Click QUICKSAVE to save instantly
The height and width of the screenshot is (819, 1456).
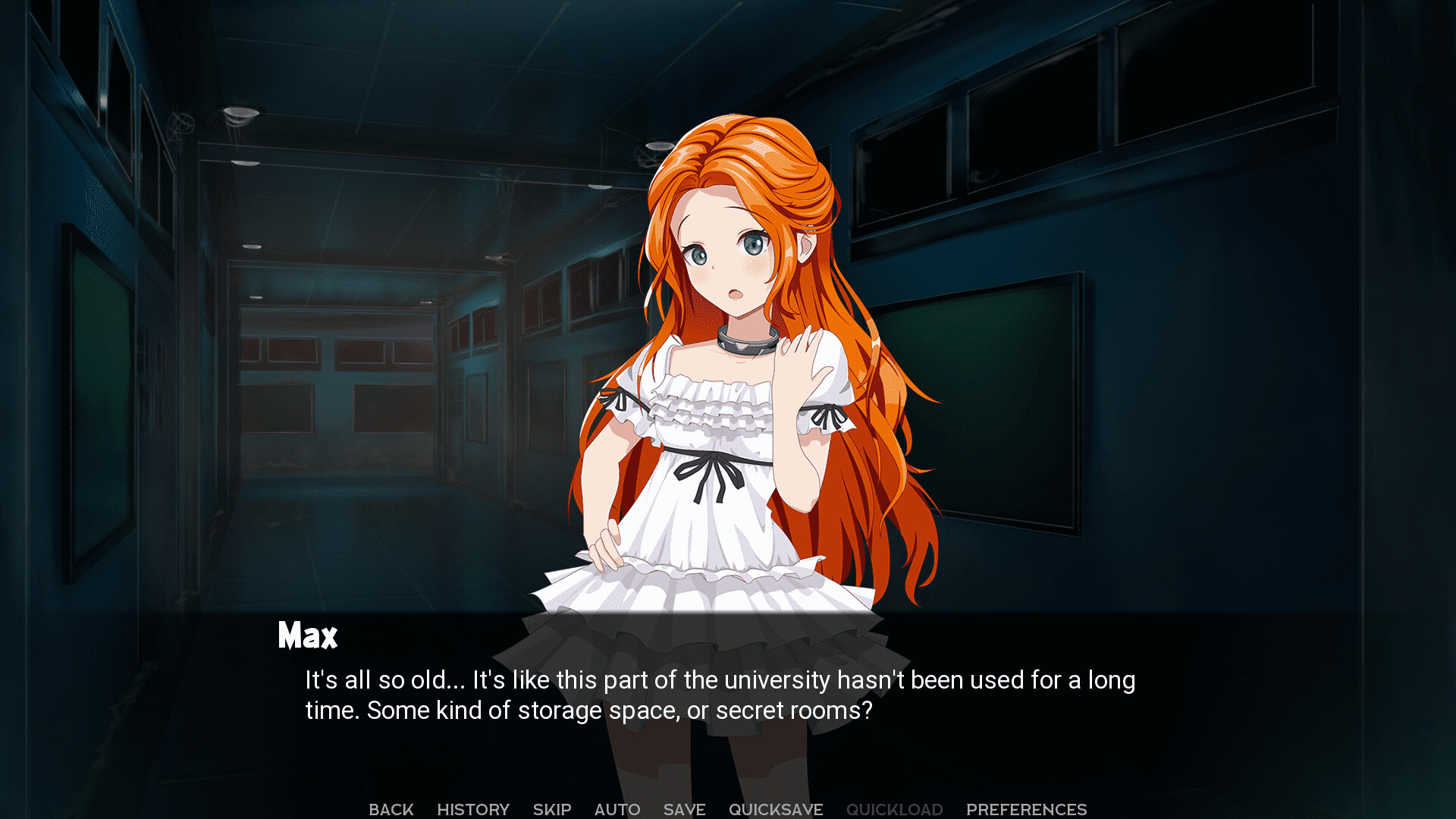(x=775, y=808)
